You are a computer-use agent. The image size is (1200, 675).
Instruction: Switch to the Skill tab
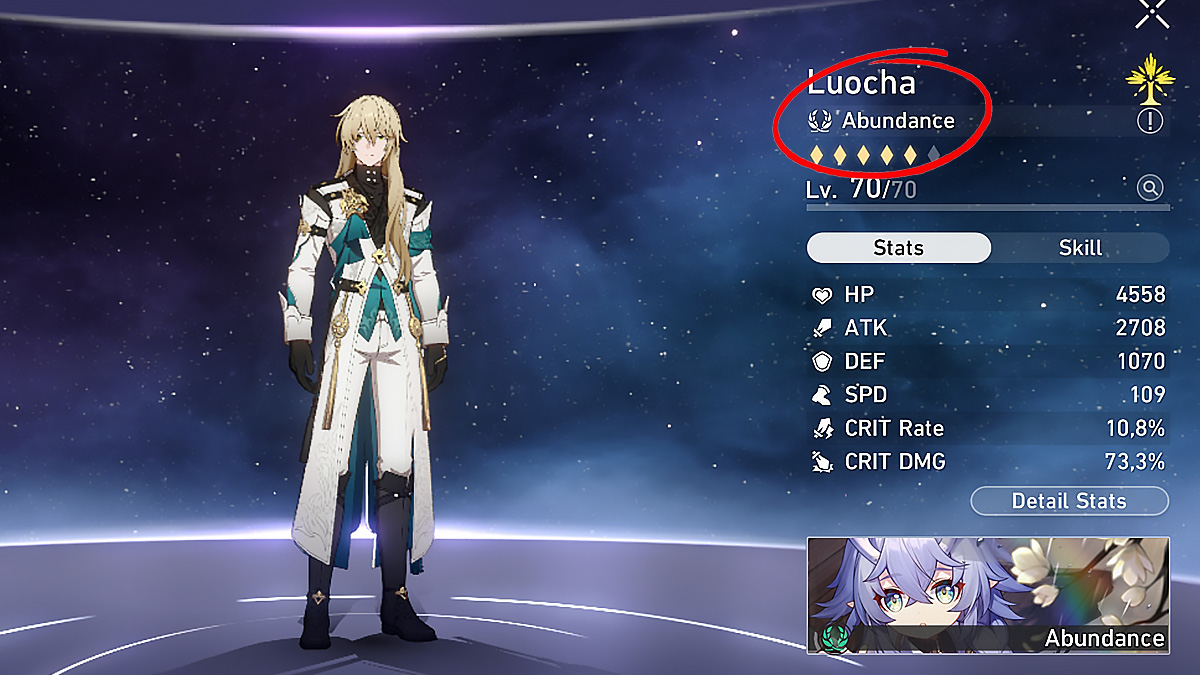1080,248
